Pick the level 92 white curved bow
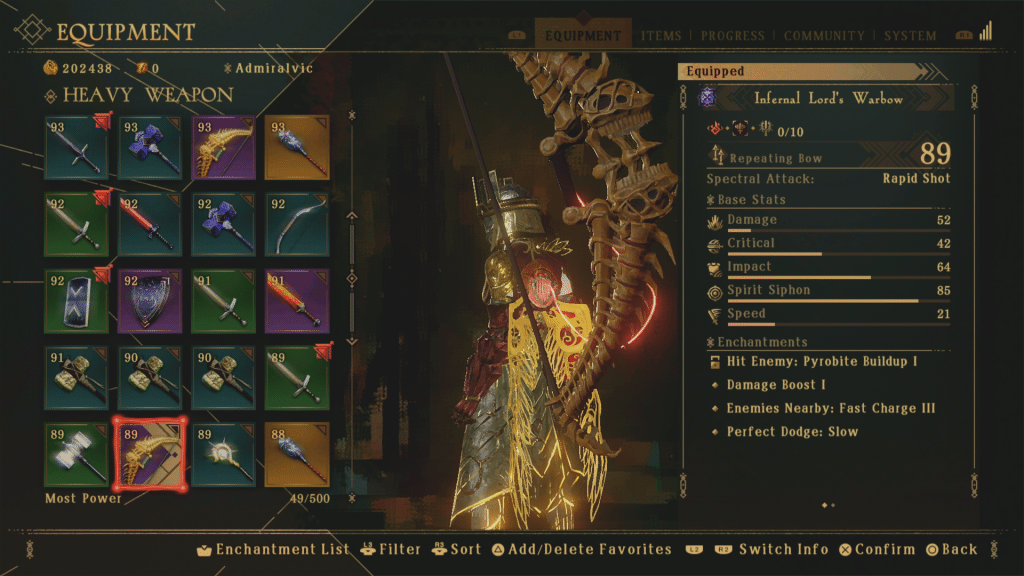 coord(297,224)
